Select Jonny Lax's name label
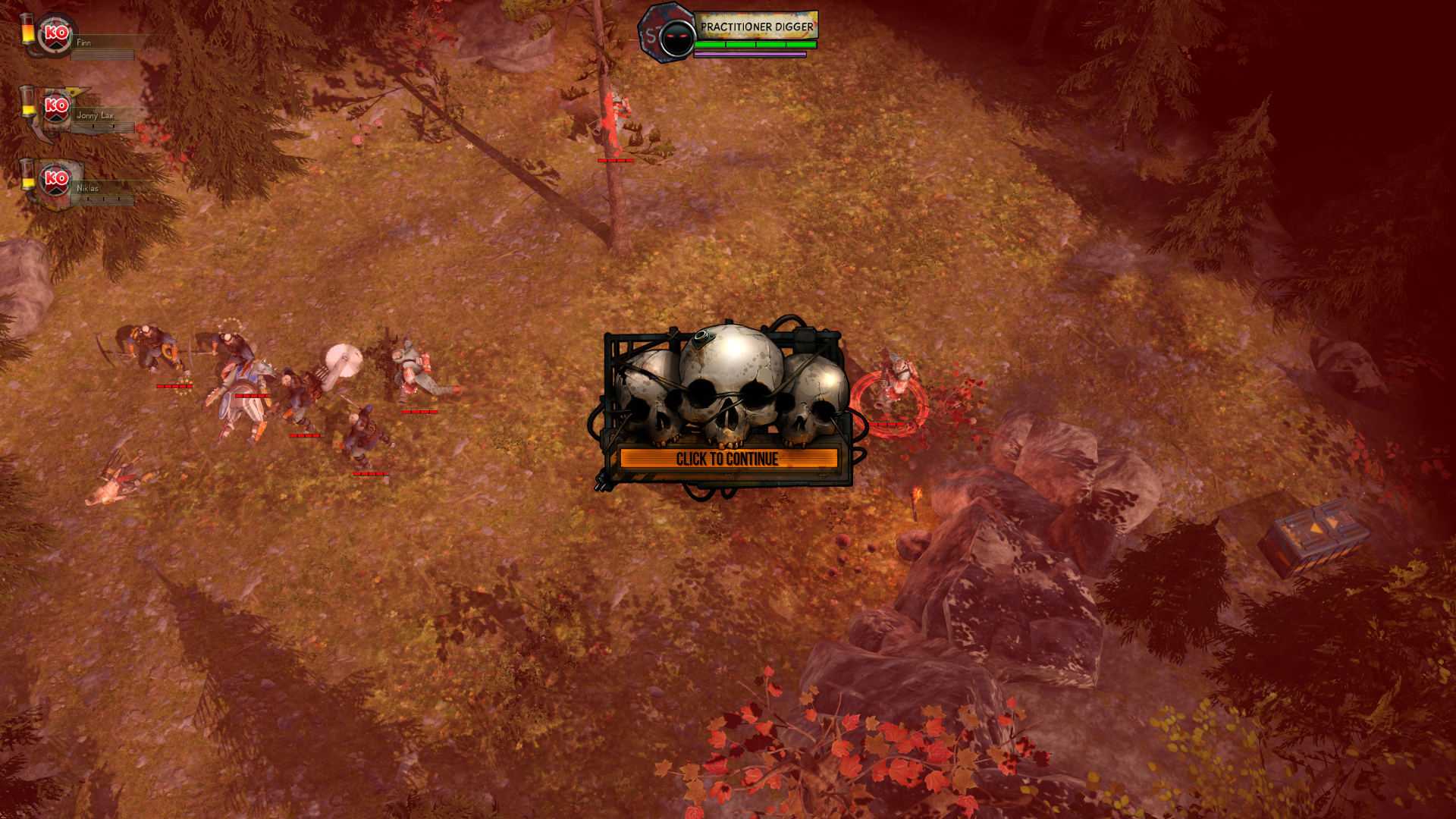Image resolution: width=1456 pixels, height=819 pixels. click(x=95, y=118)
